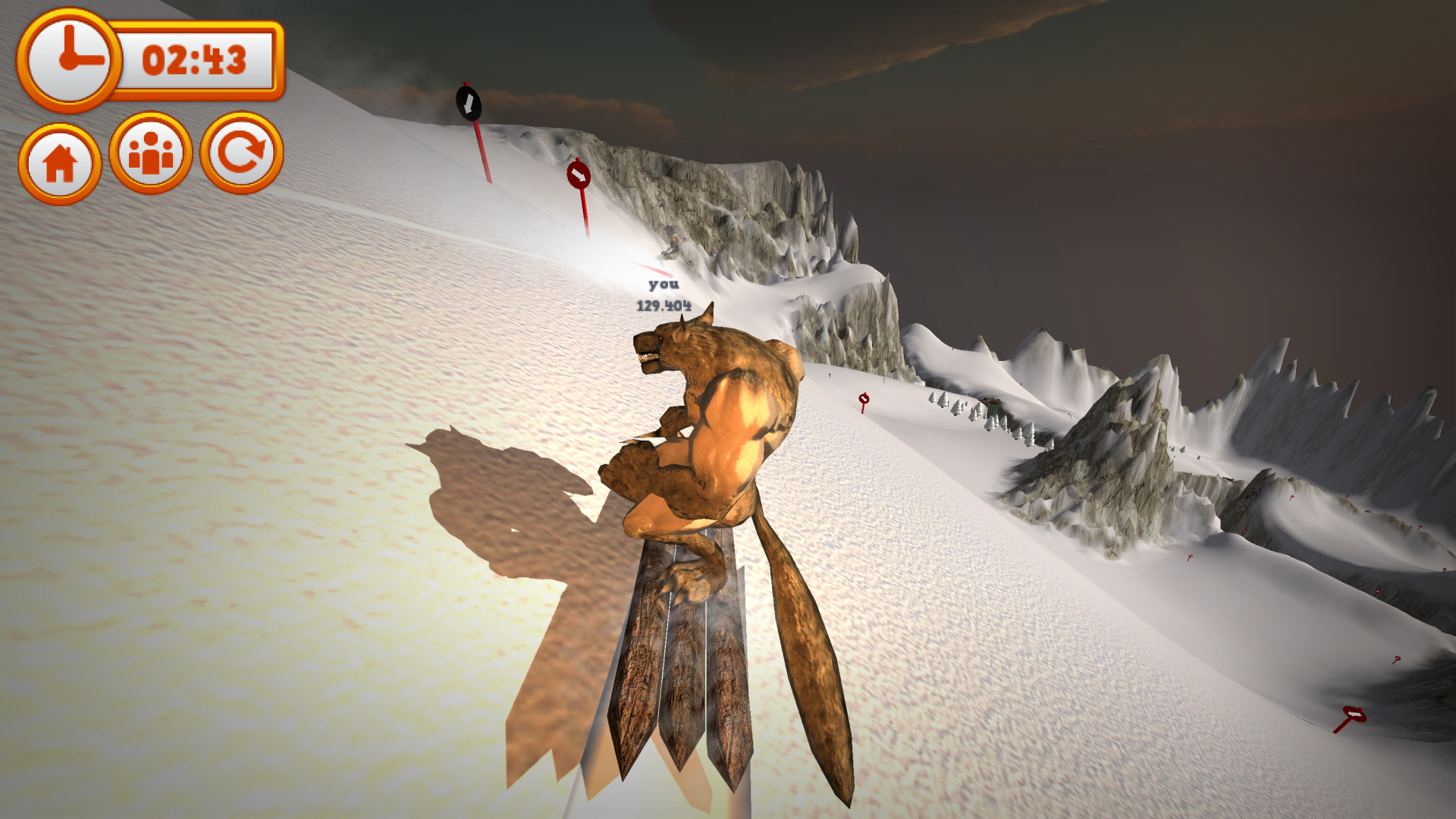Click the score reading 129.404
Viewport: 1456px width, 819px height.
point(663,304)
